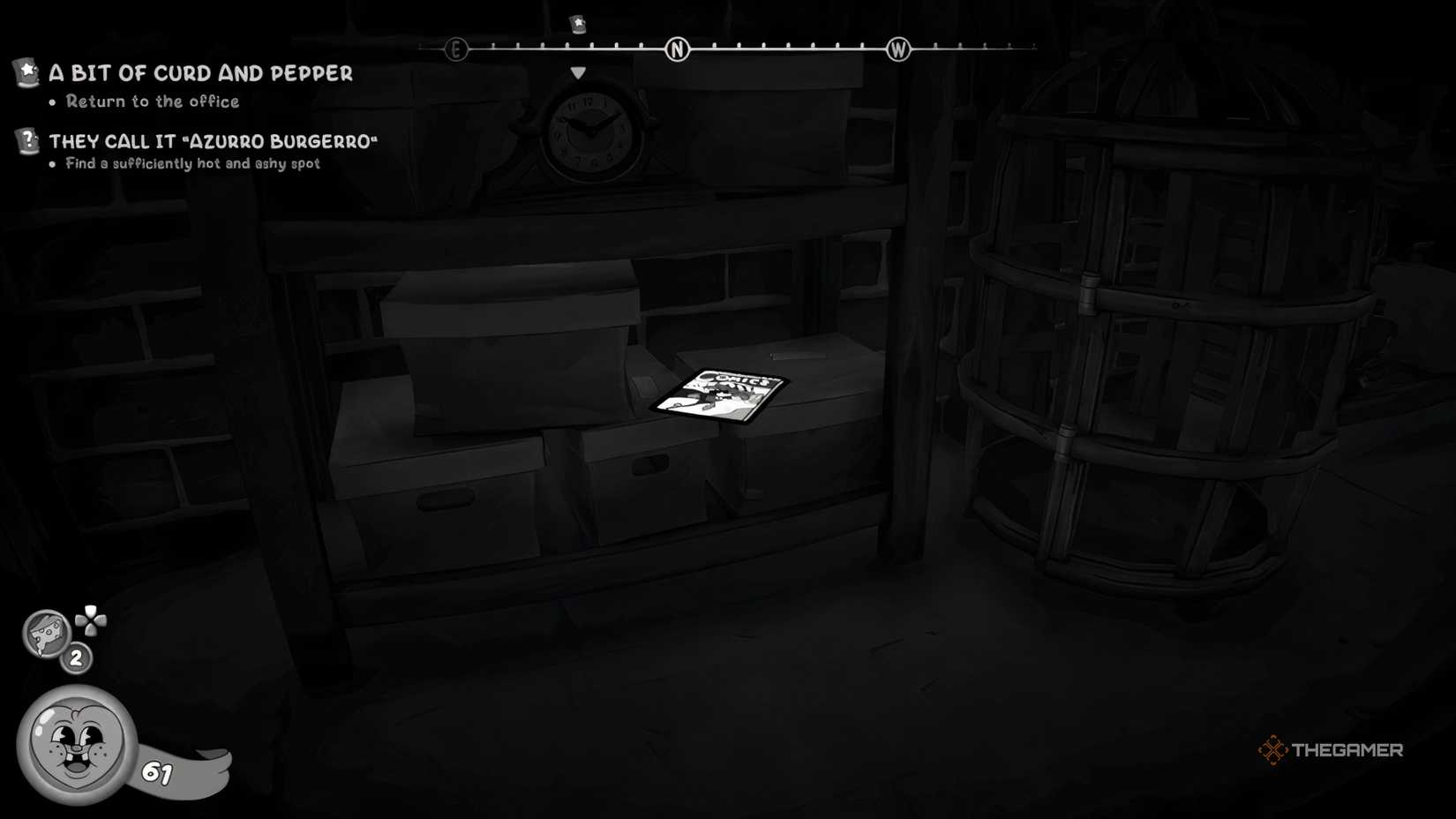Click the objective 'Return to the office'
The height and width of the screenshot is (819, 1456).
click(x=150, y=101)
